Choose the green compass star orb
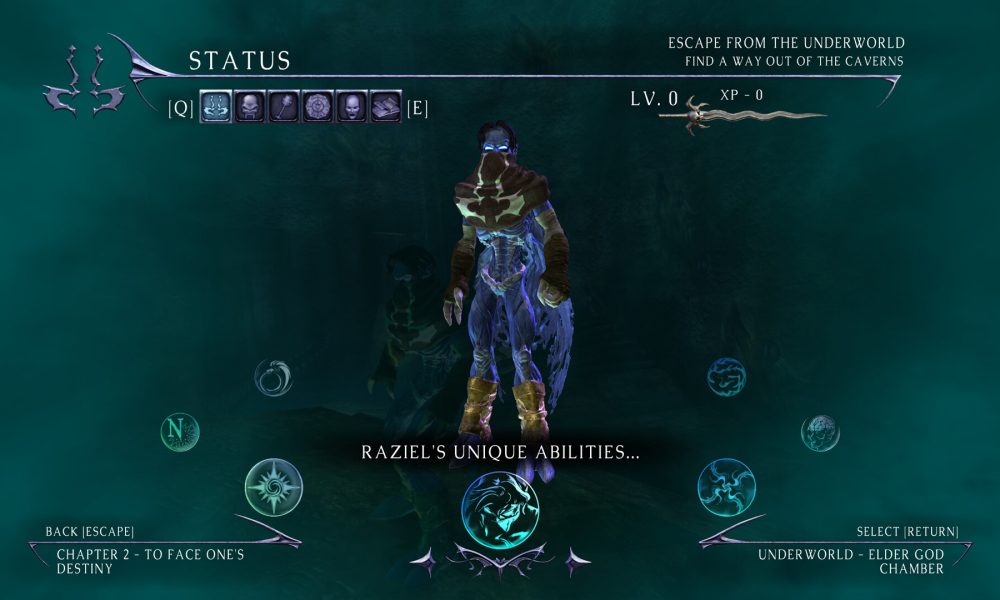The height and width of the screenshot is (600, 1000). coord(274,487)
